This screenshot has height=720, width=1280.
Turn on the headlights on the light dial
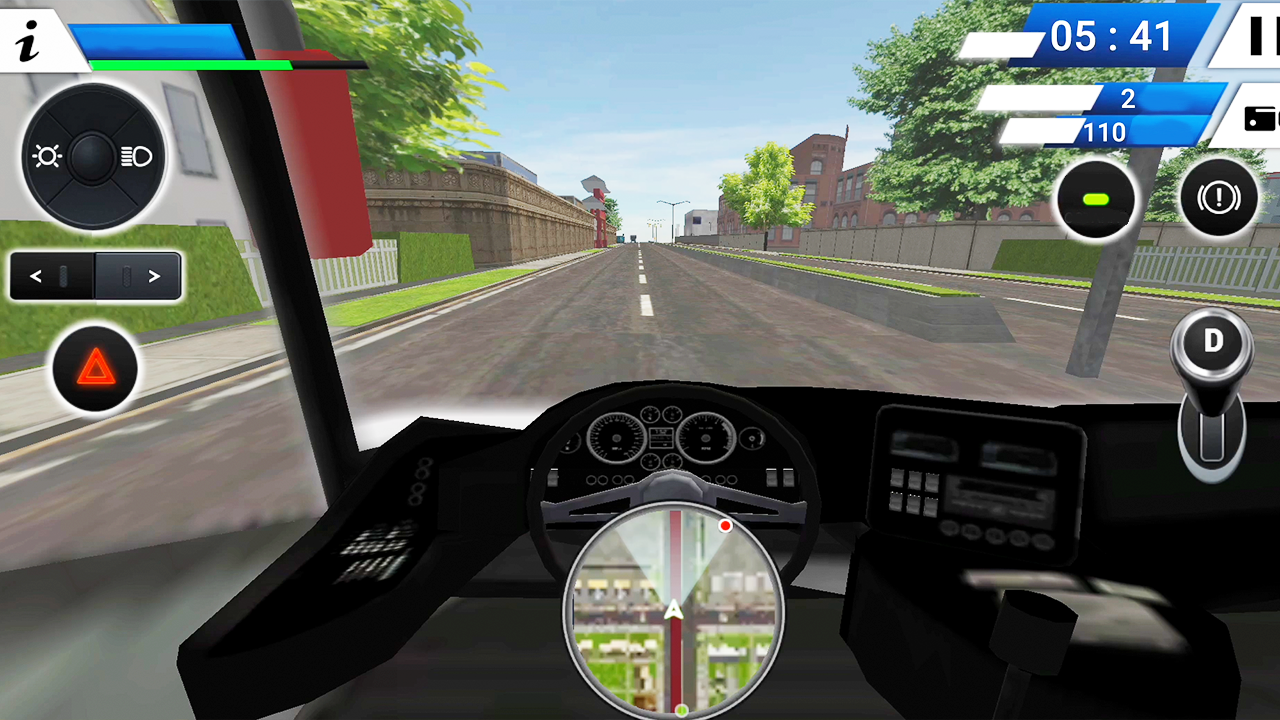click(135, 156)
